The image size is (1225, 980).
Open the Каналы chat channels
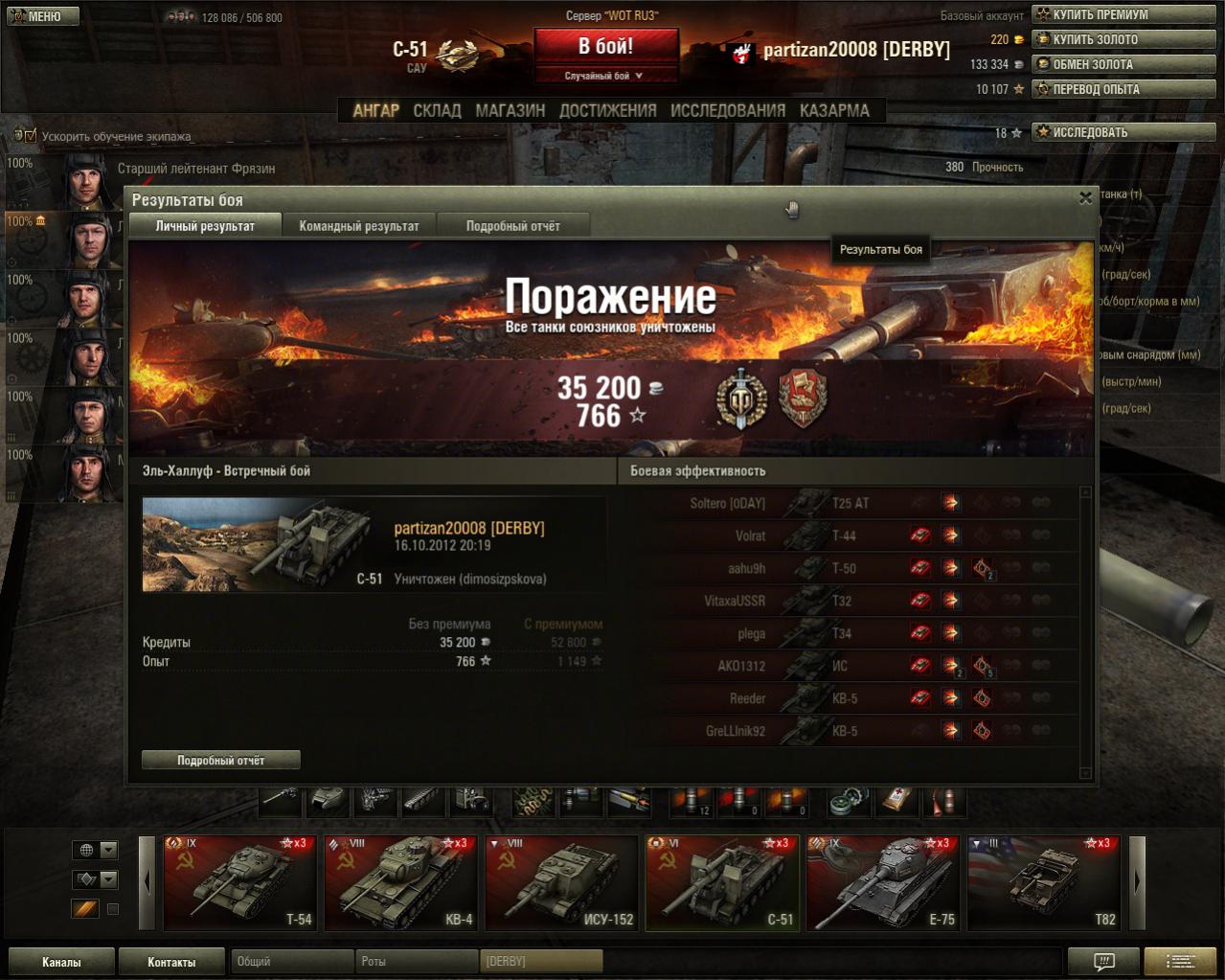click(61, 962)
